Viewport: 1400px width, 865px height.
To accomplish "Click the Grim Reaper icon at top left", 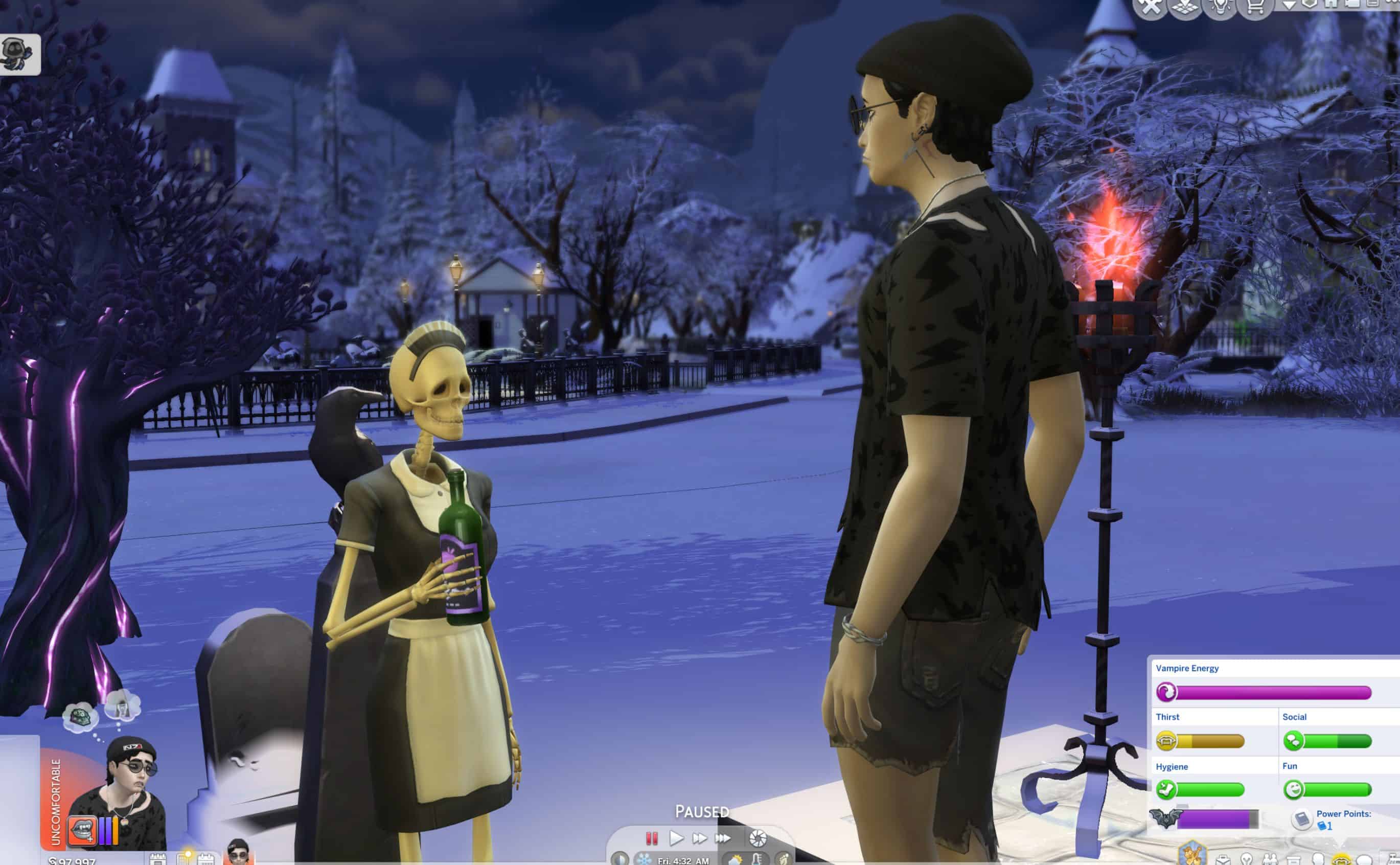I will (19, 54).
